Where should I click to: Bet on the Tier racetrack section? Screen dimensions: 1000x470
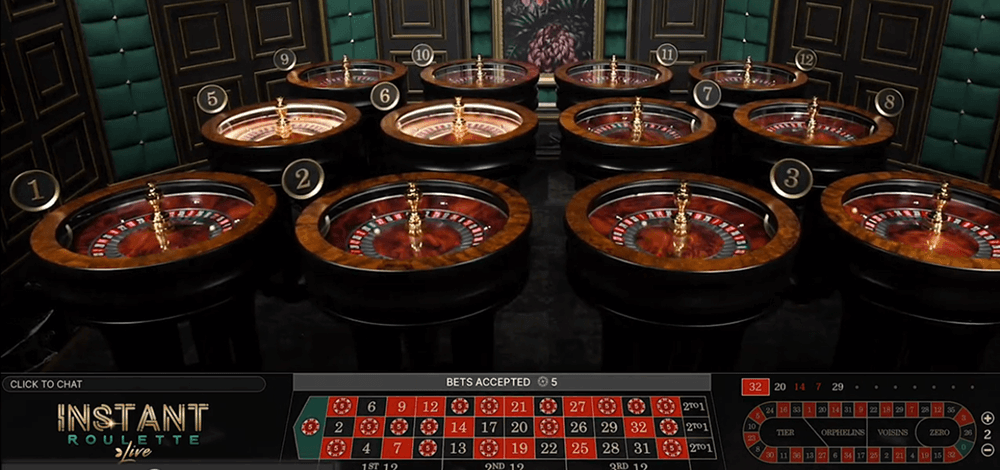(785, 432)
